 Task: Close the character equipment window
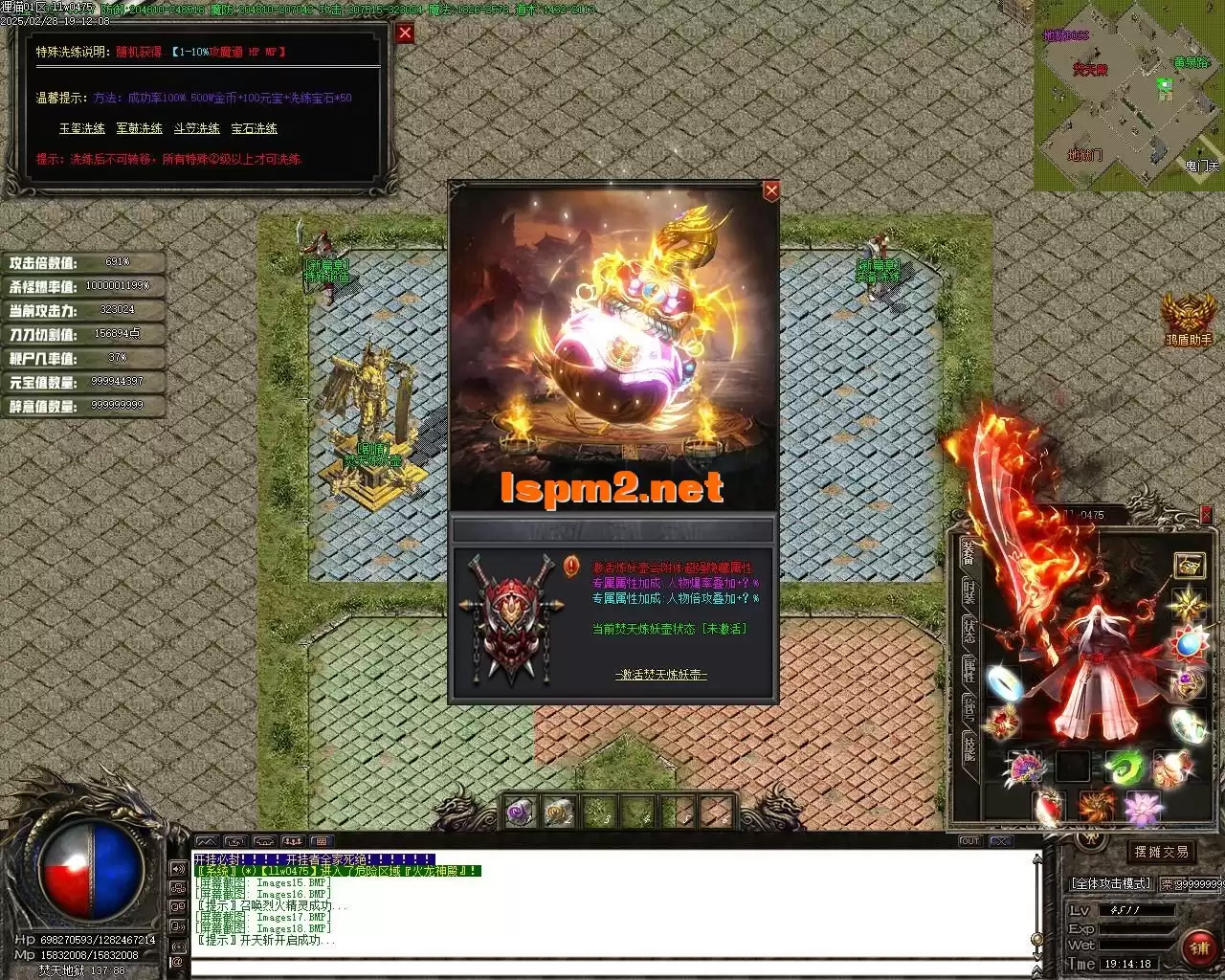[1206, 515]
